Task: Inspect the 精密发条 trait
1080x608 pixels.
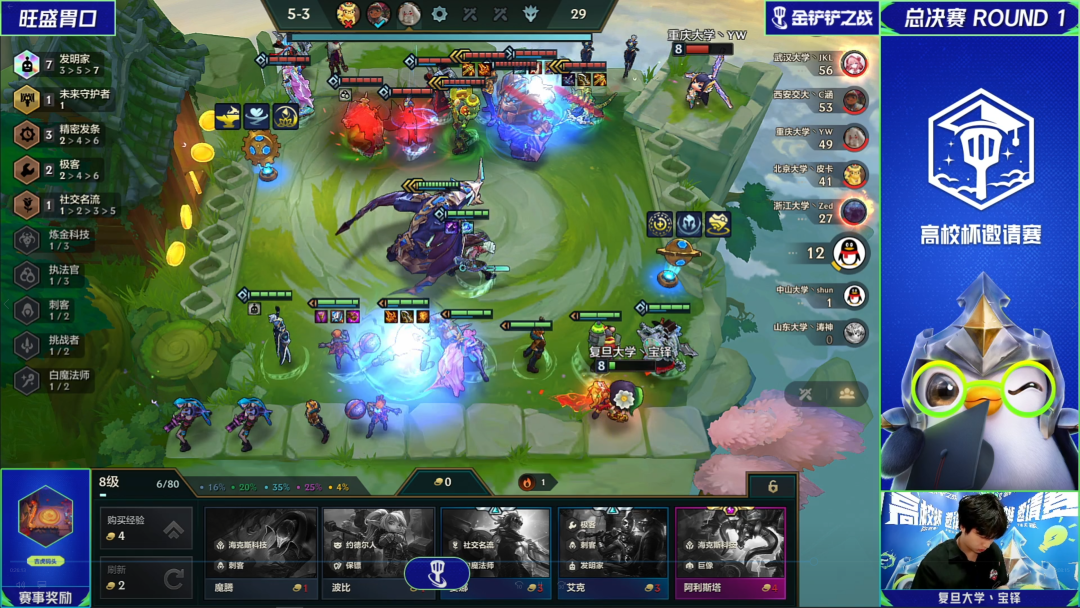Action: tap(62, 134)
